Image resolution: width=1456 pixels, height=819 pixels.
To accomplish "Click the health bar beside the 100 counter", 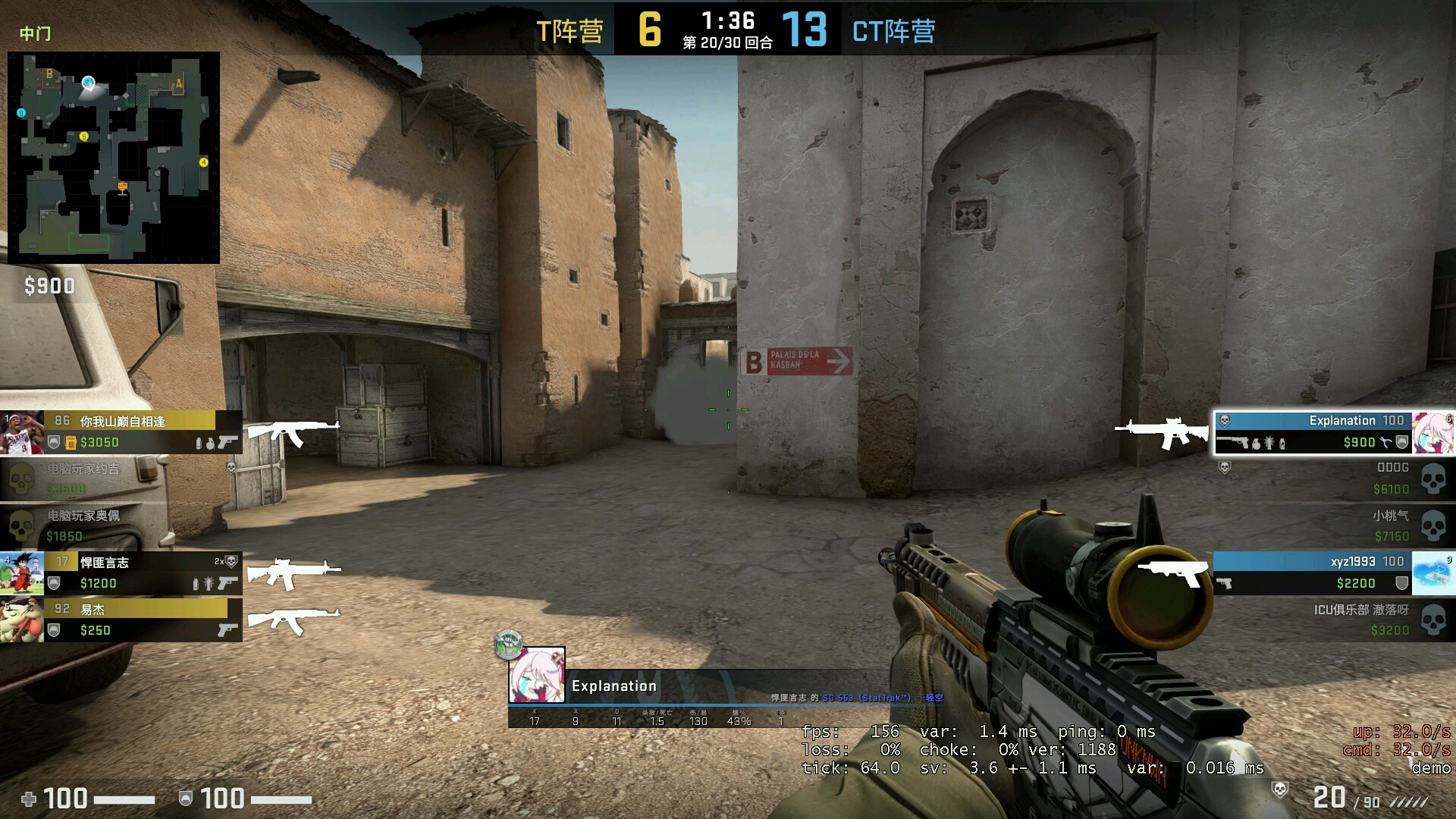I will [125, 799].
